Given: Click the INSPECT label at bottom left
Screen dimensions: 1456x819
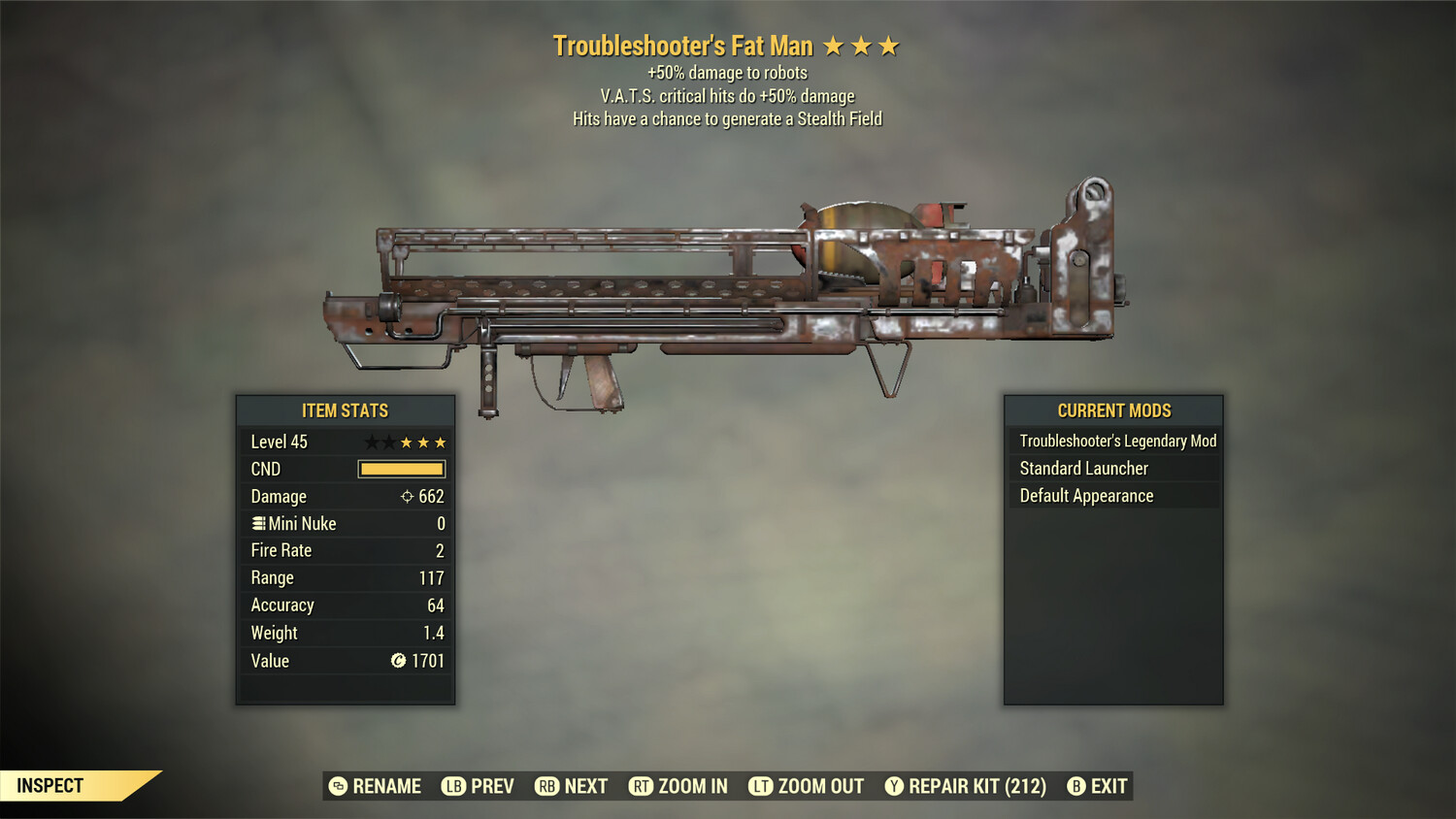Looking at the screenshot, I should tap(50, 785).
